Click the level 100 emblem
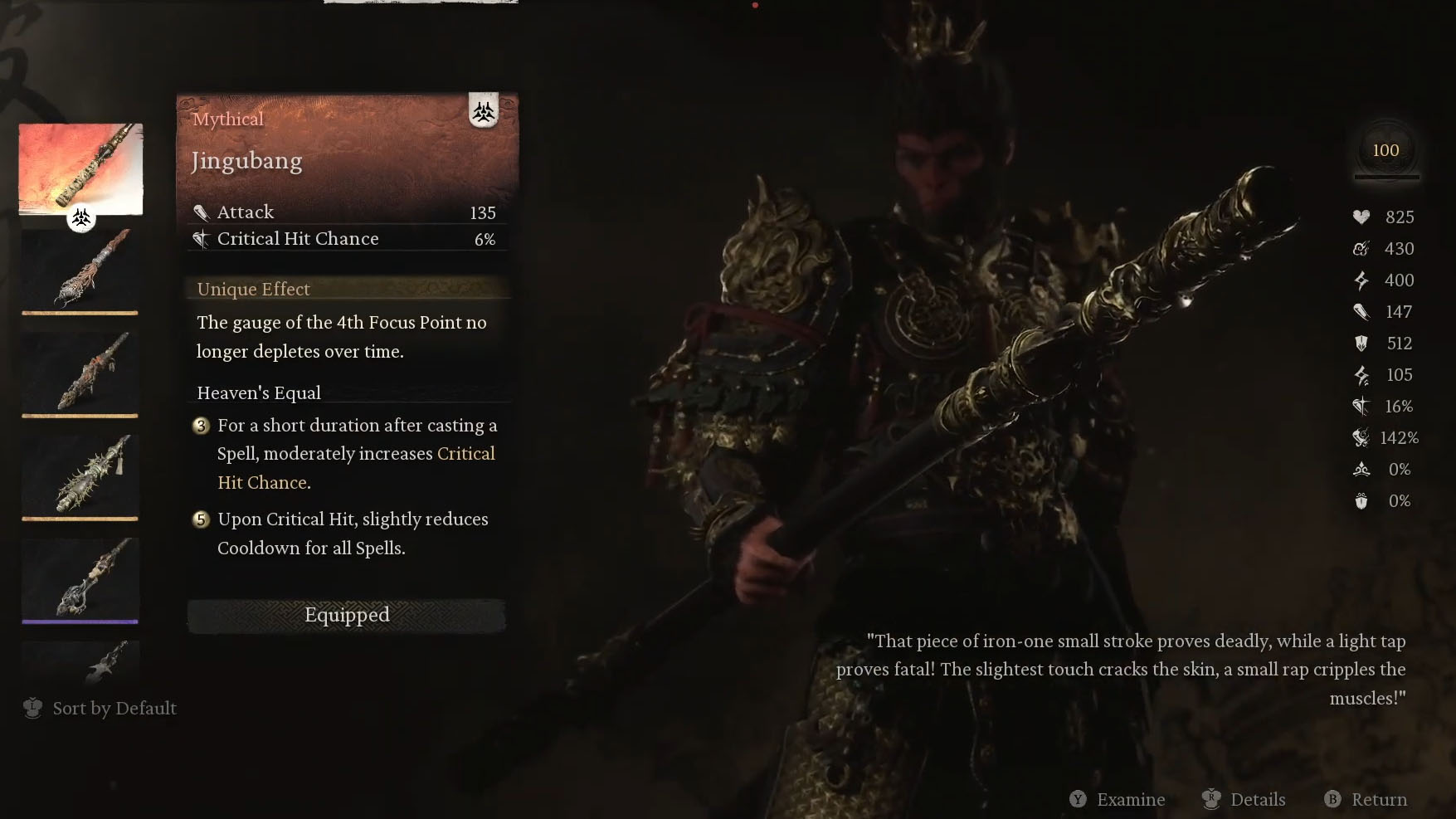Viewport: 1456px width, 819px height. (1385, 150)
